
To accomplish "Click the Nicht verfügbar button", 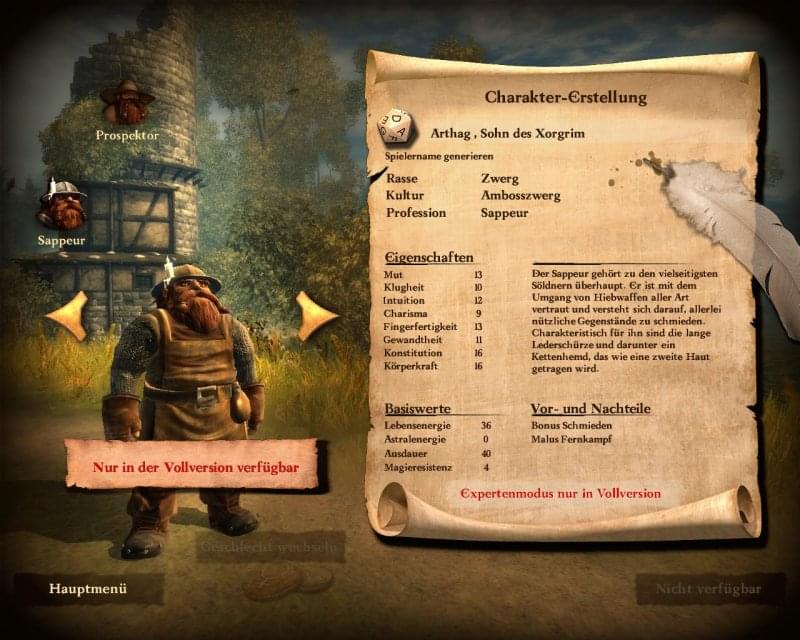I will [x=706, y=588].
